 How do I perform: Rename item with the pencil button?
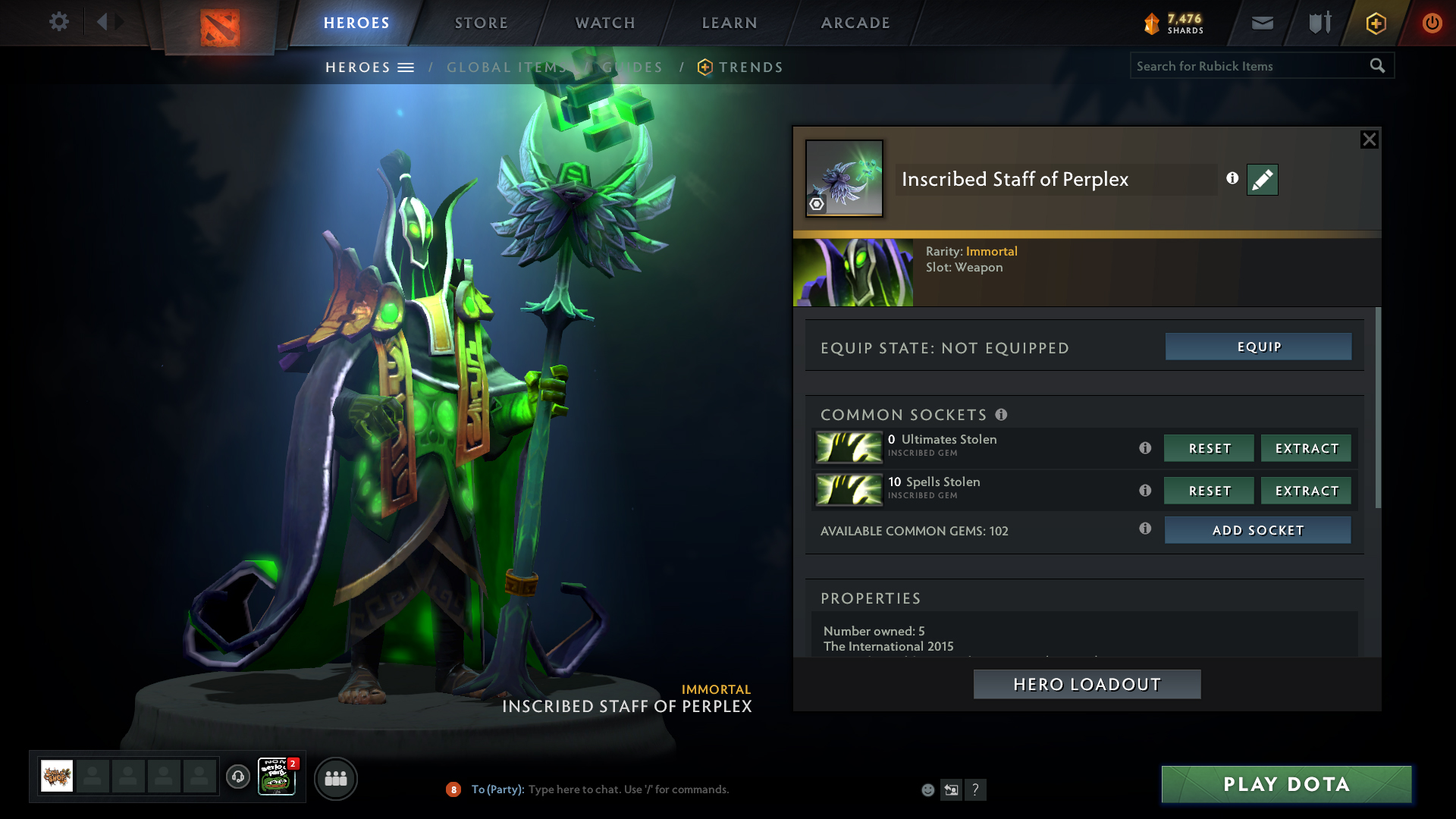(x=1262, y=180)
